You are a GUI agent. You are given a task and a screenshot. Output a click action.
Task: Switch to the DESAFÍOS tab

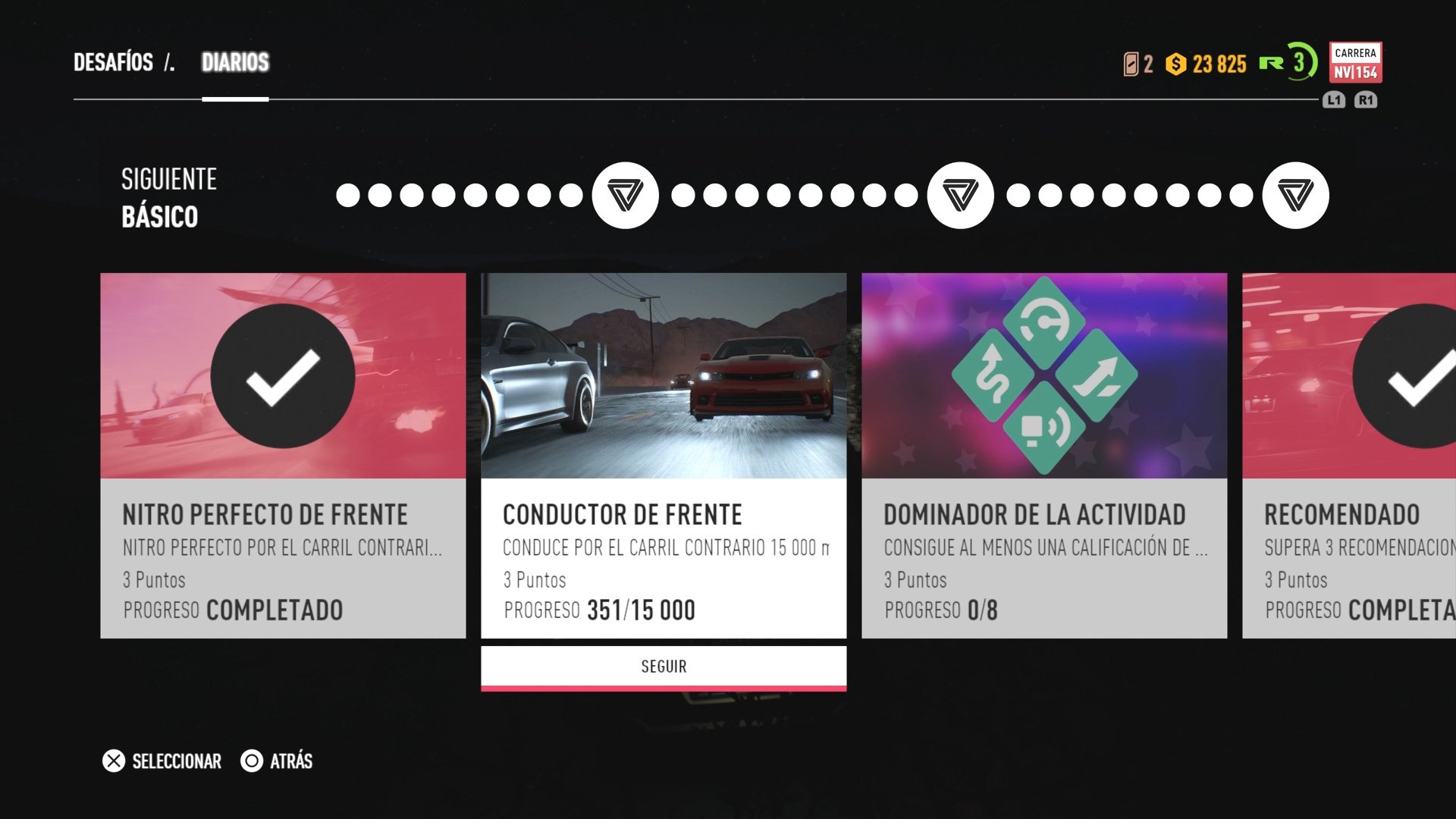coord(112,62)
